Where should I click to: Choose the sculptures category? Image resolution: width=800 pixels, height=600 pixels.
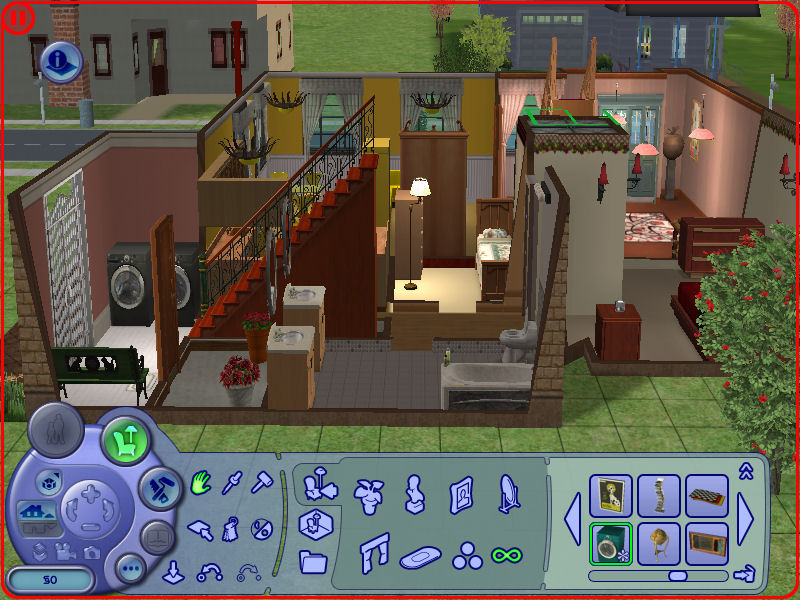pos(413,492)
